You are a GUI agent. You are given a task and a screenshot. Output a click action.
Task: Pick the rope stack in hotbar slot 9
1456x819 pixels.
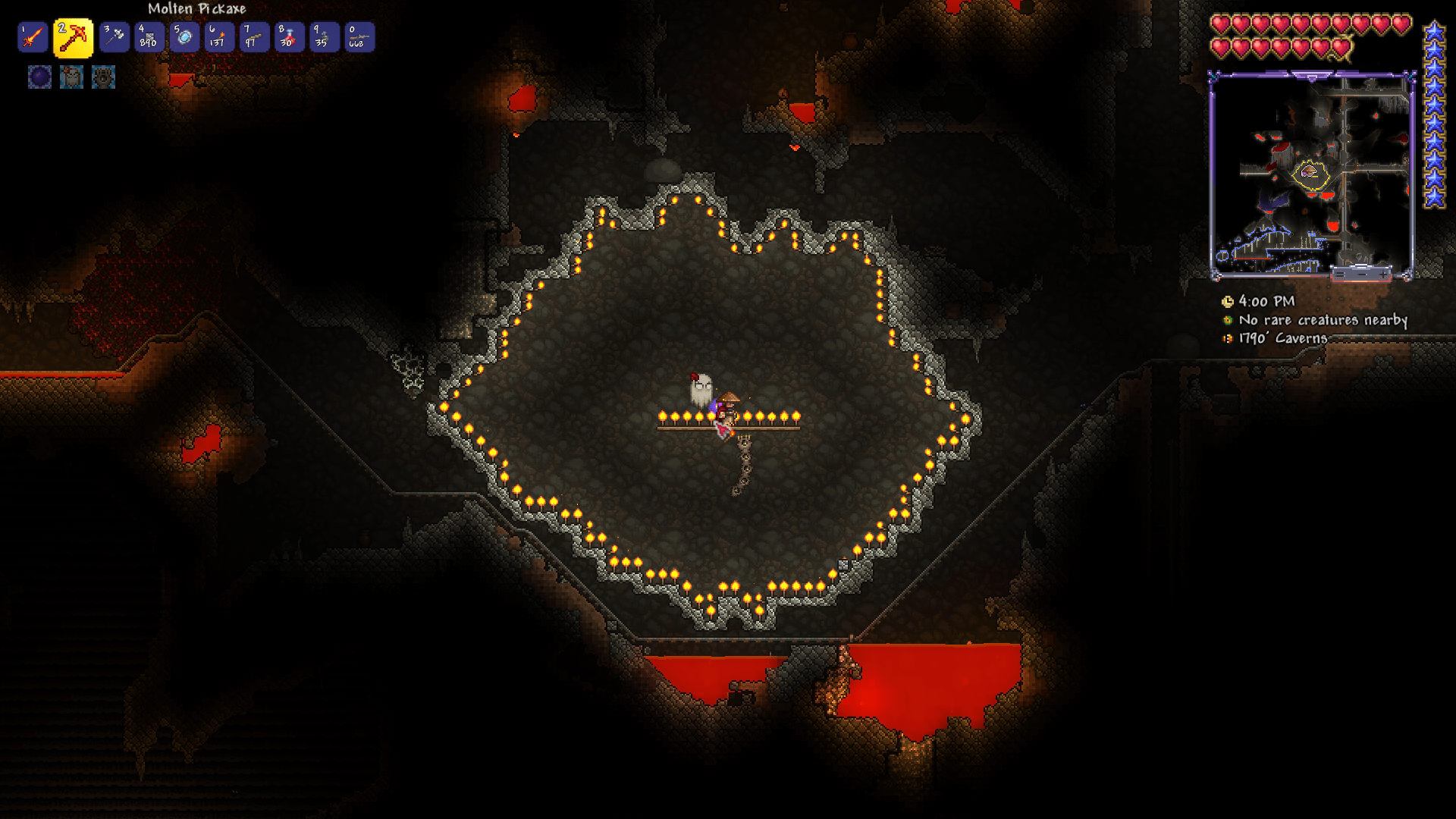[323, 37]
